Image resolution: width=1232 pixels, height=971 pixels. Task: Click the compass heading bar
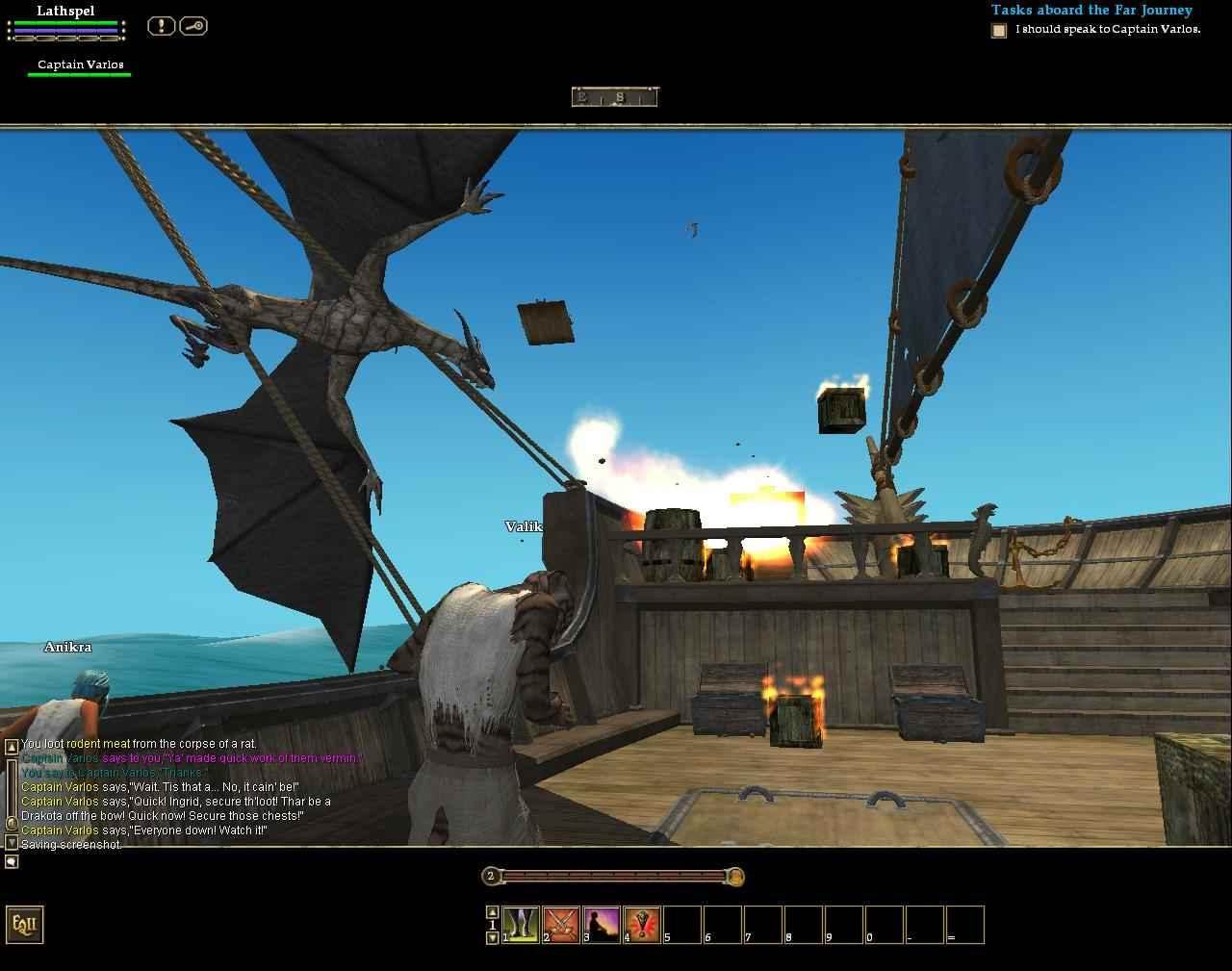614,96
